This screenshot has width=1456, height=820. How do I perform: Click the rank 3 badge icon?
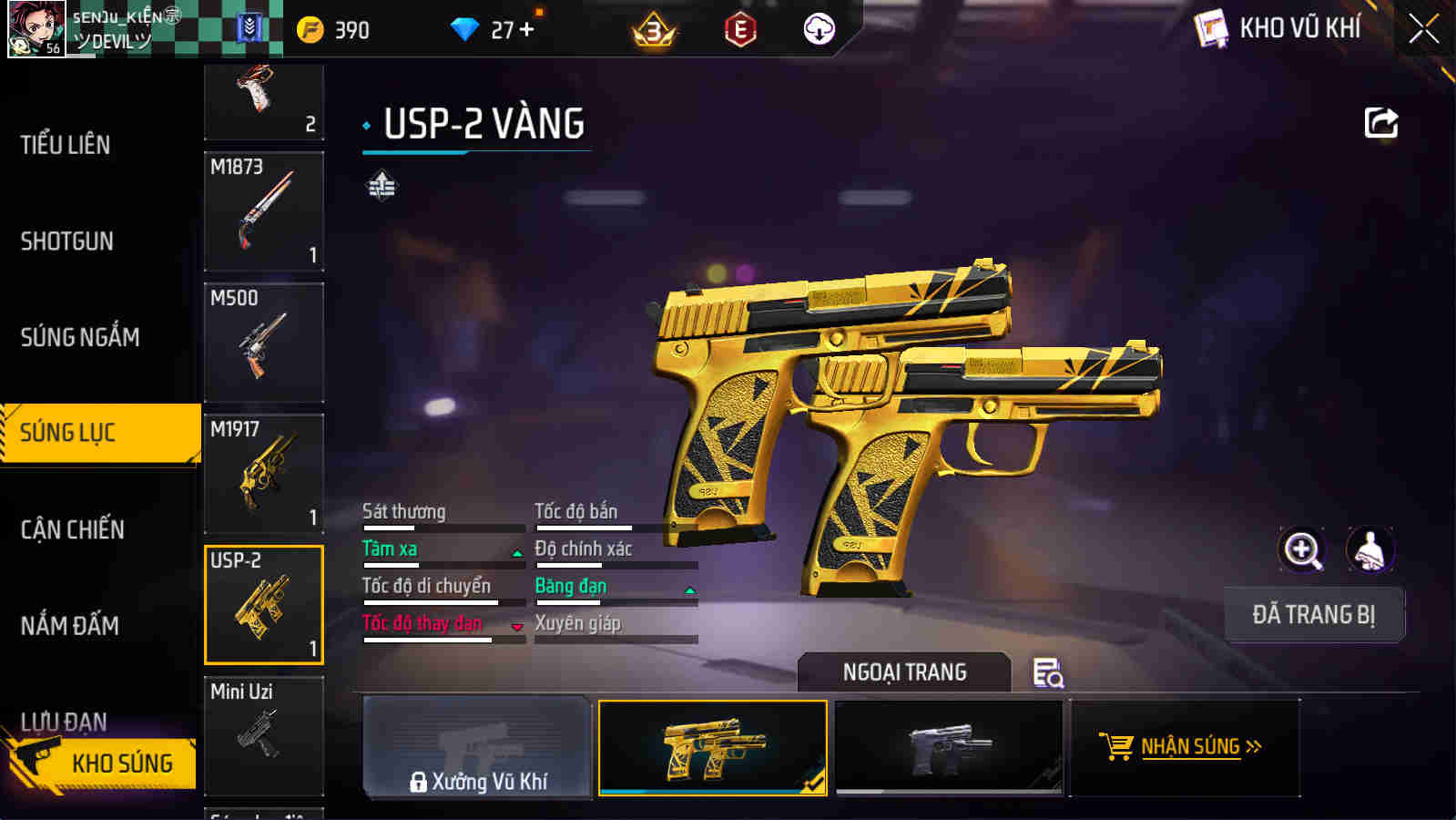click(x=652, y=28)
